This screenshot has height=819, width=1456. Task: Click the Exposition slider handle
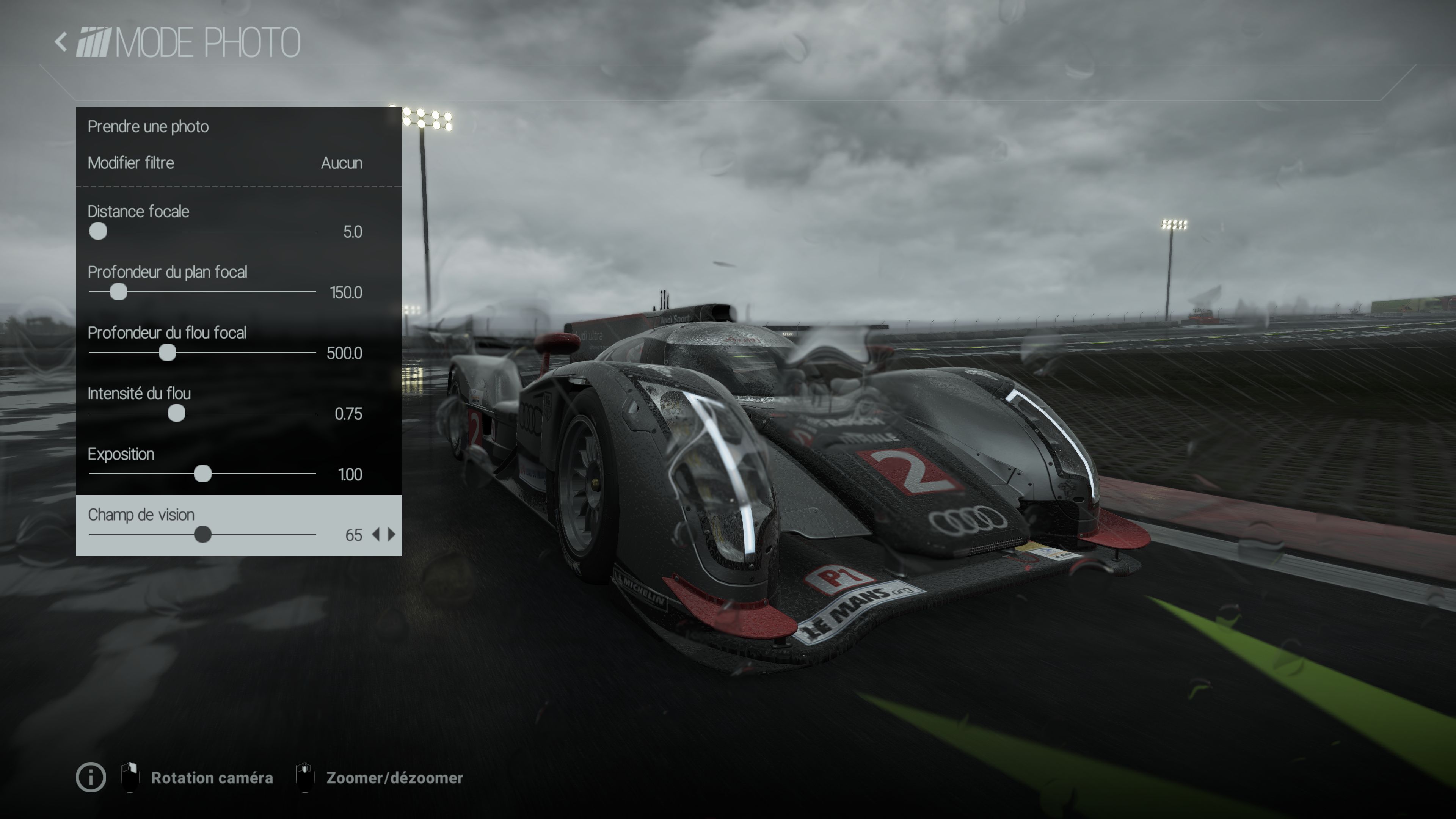tap(202, 474)
